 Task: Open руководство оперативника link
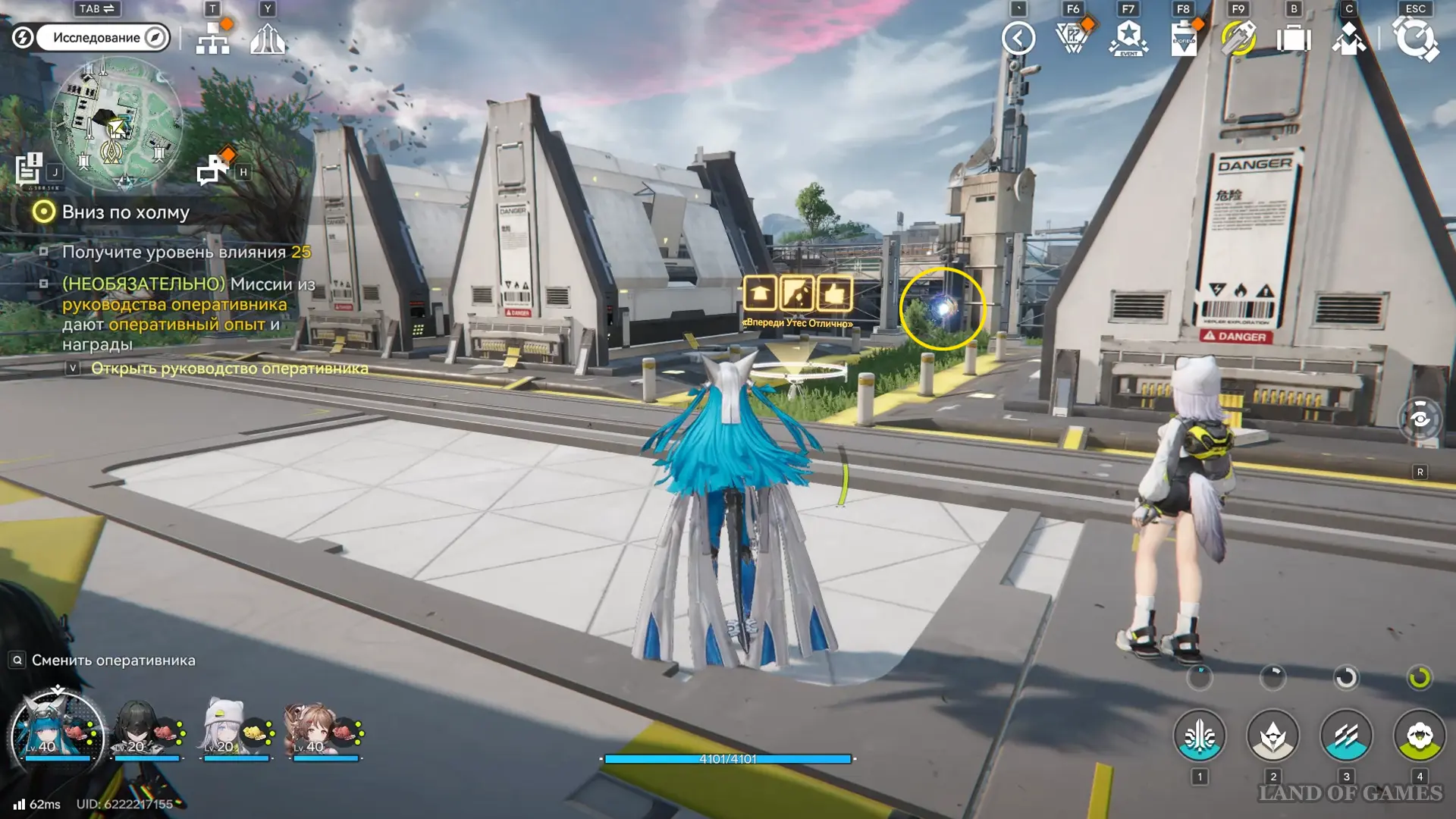[x=229, y=369]
